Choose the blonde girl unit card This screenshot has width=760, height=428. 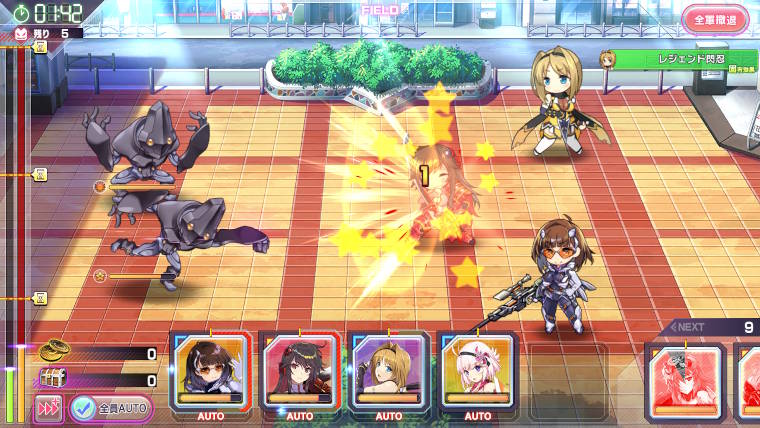[x=388, y=372]
